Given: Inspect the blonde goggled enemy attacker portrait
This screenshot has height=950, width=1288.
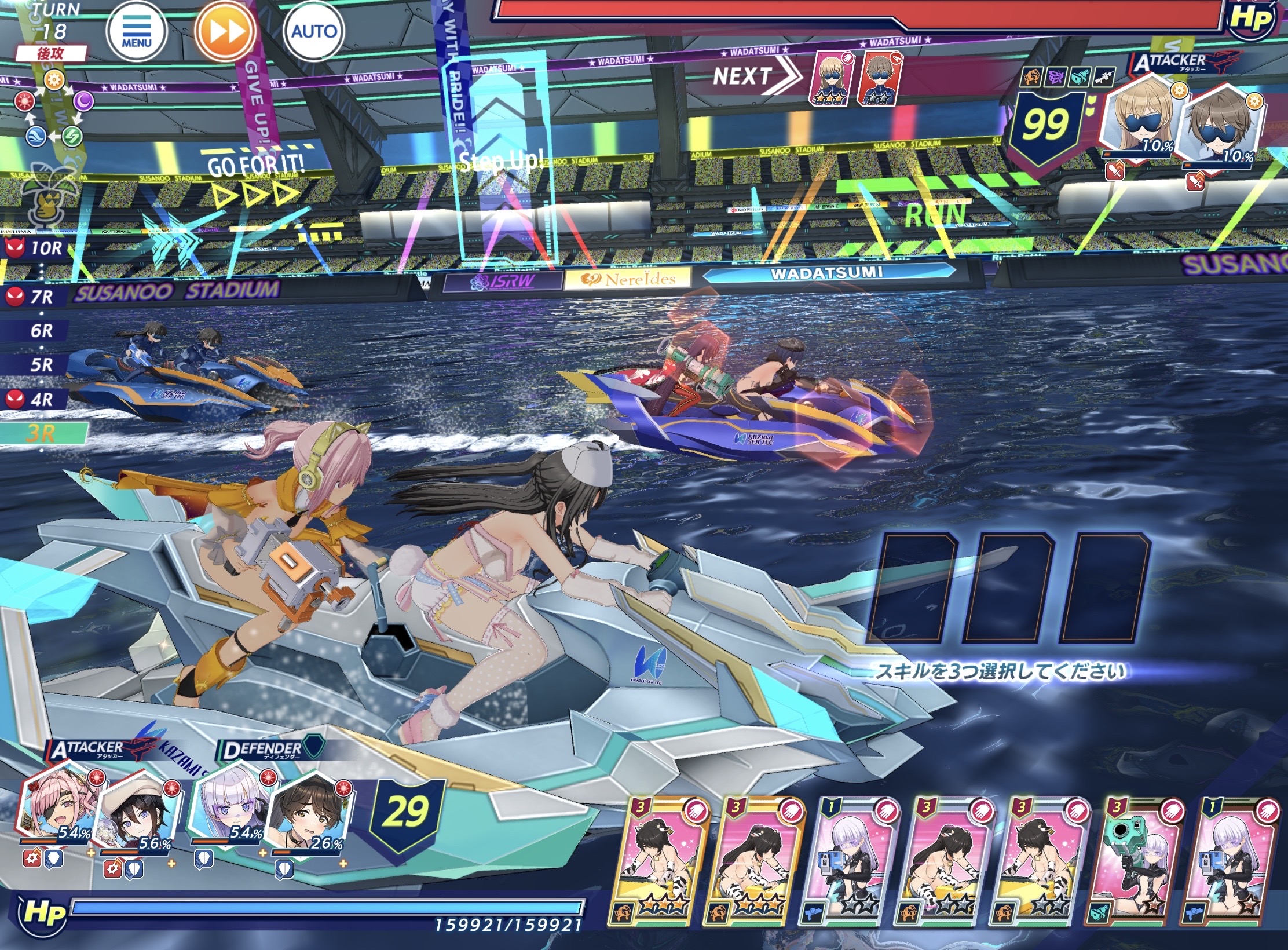Looking at the screenshot, I should (1137, 123).
